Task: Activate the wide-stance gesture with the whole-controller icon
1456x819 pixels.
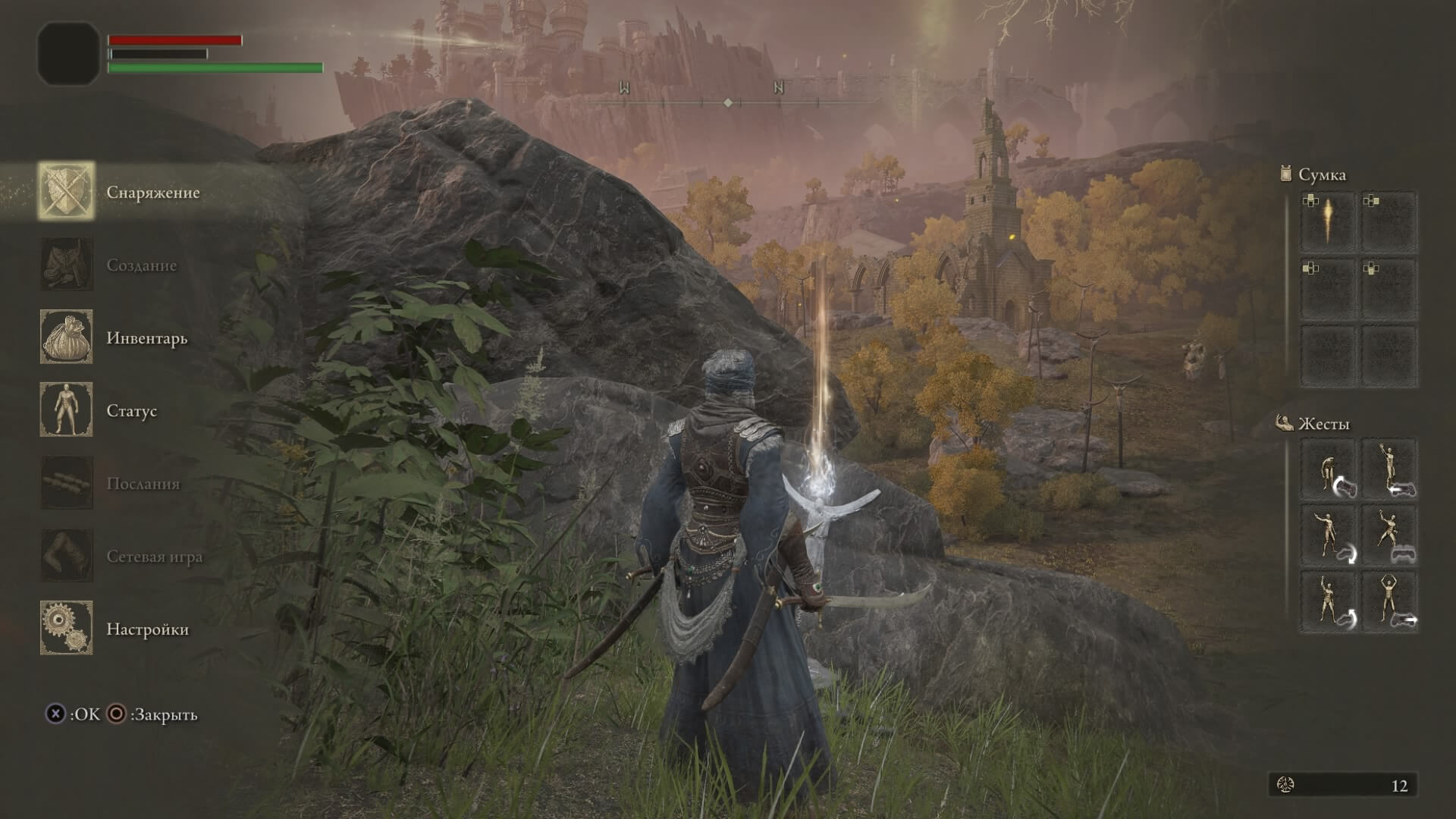Action: coord(1390,536)
